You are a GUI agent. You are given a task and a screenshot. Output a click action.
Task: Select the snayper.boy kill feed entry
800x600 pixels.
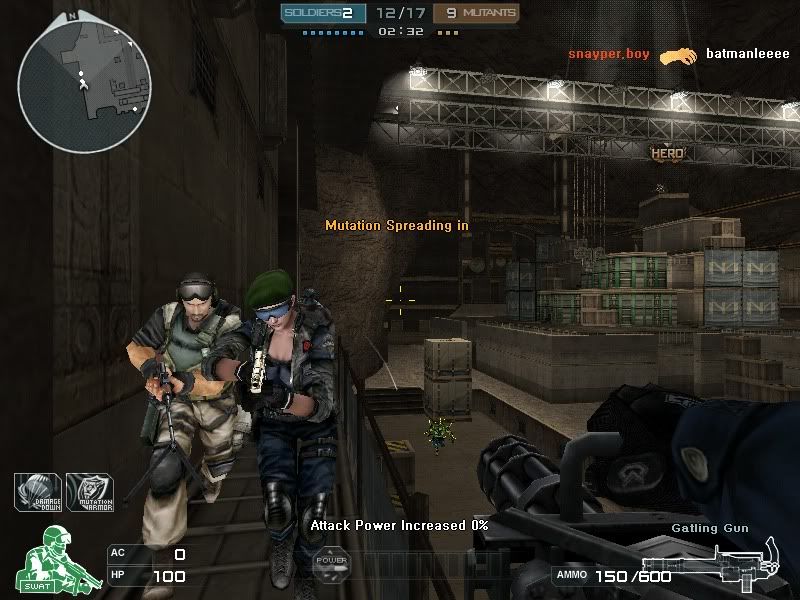(x=610, y=54)
